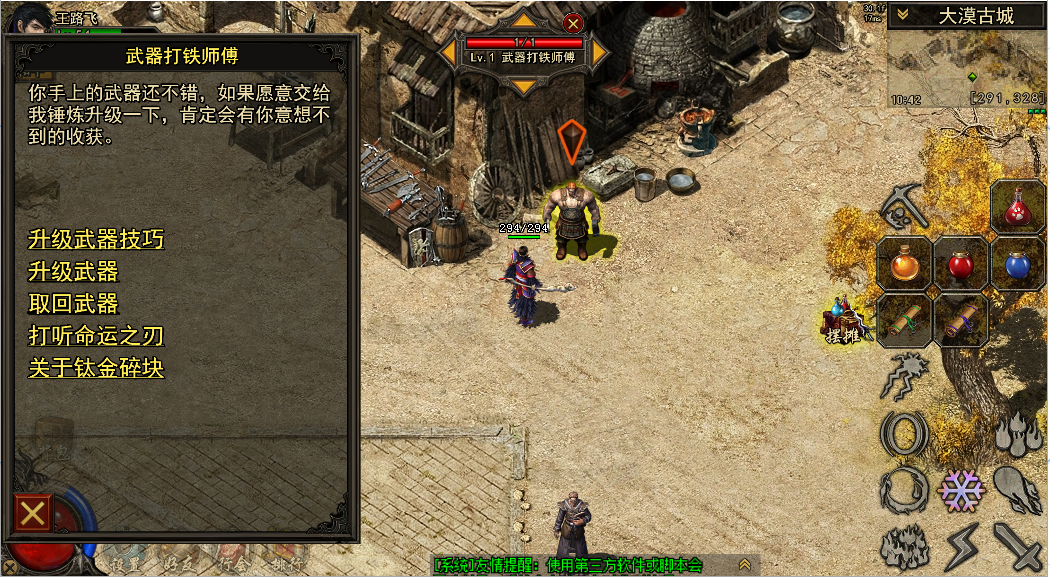
Task: Close the blacksmith dialogue with the red X
Action: click(x=33, y=514)
